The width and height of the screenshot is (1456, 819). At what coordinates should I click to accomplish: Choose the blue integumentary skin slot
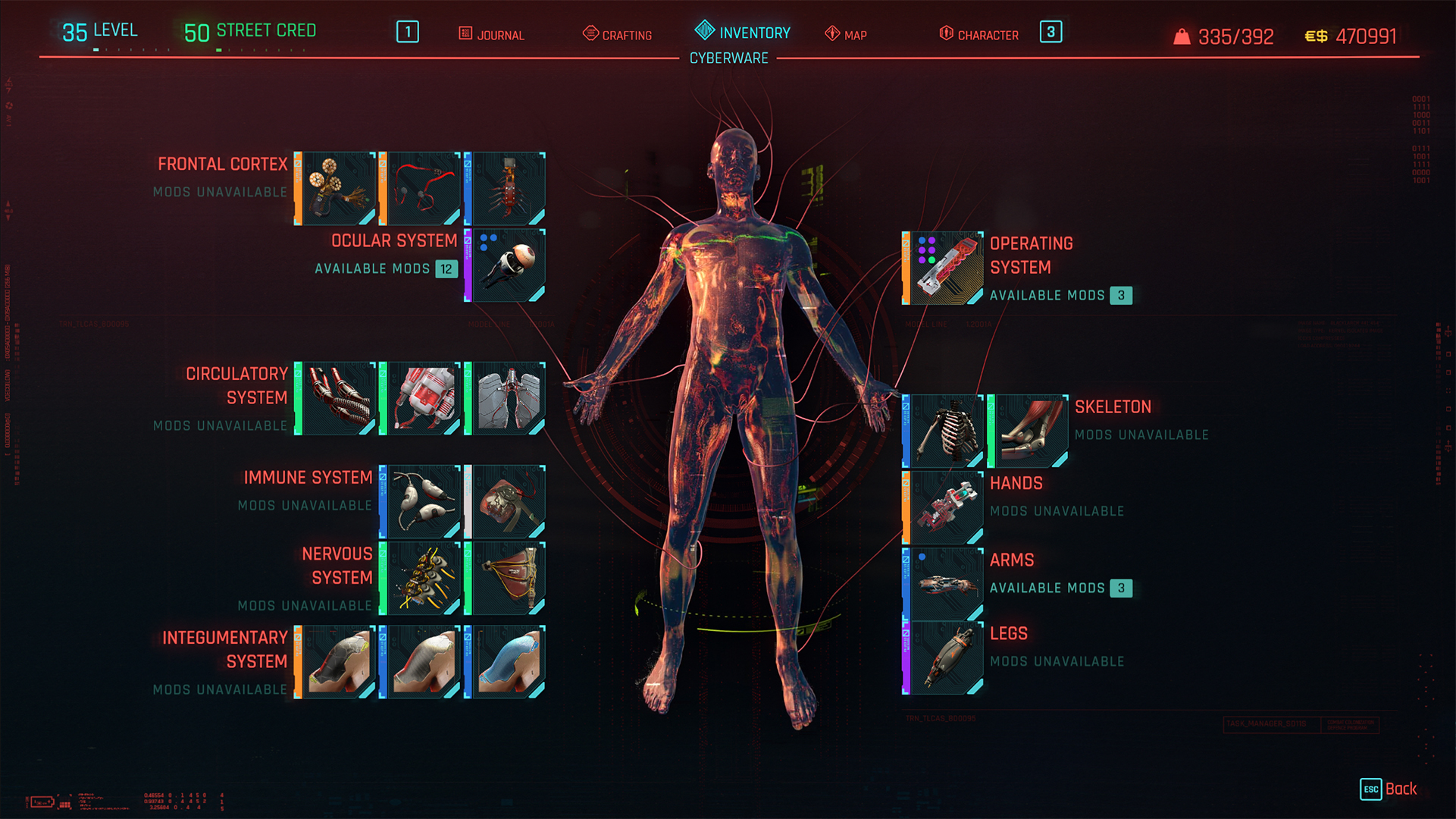(506, 661)
